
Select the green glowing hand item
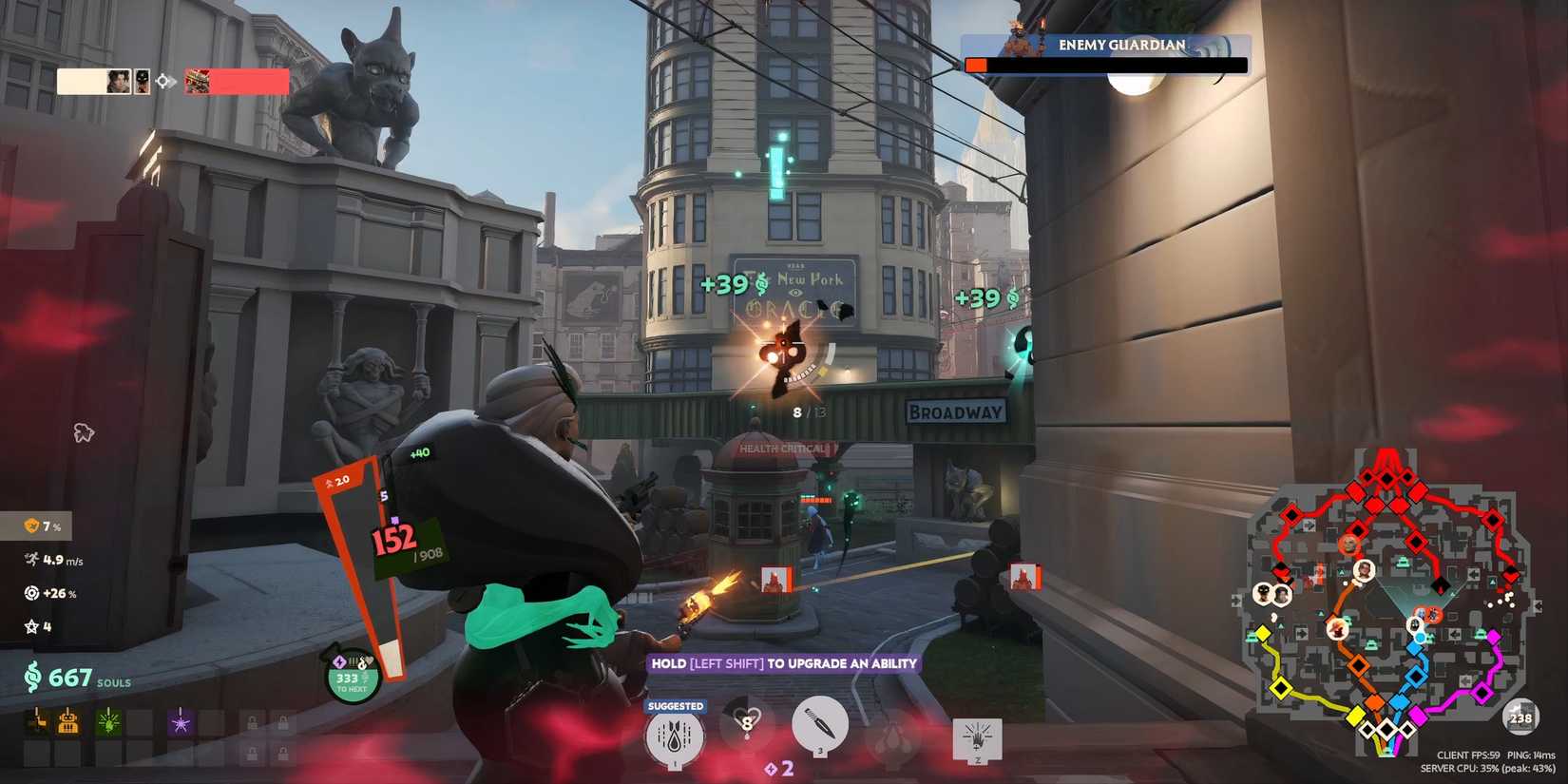(x=108, y=725)
